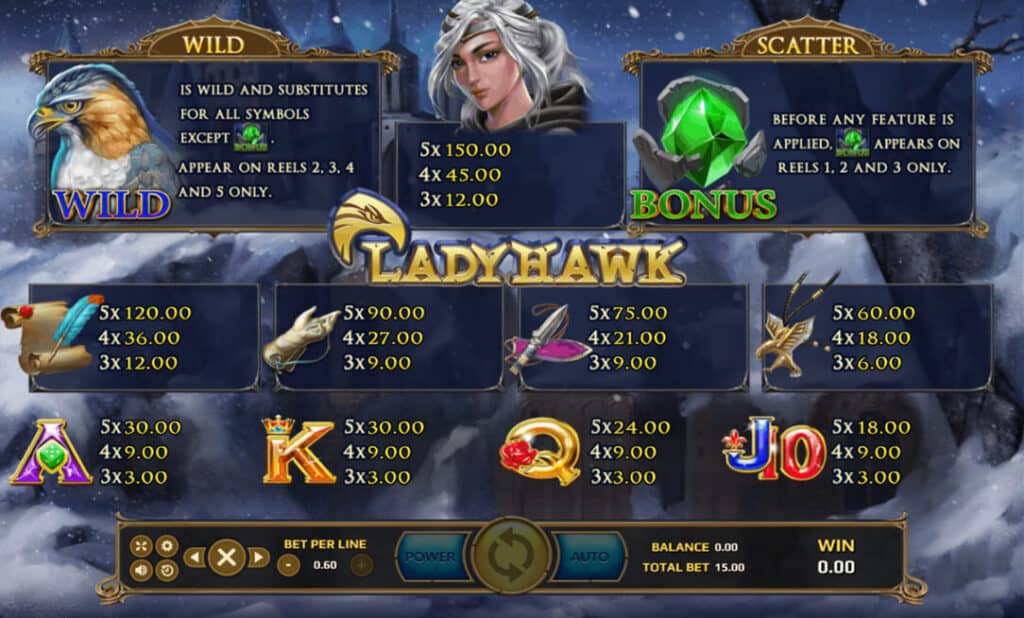Toggle fullscreen mode
Viewport: 1024px width, 618px height.
pyautogui.click(x=141, y=546)
